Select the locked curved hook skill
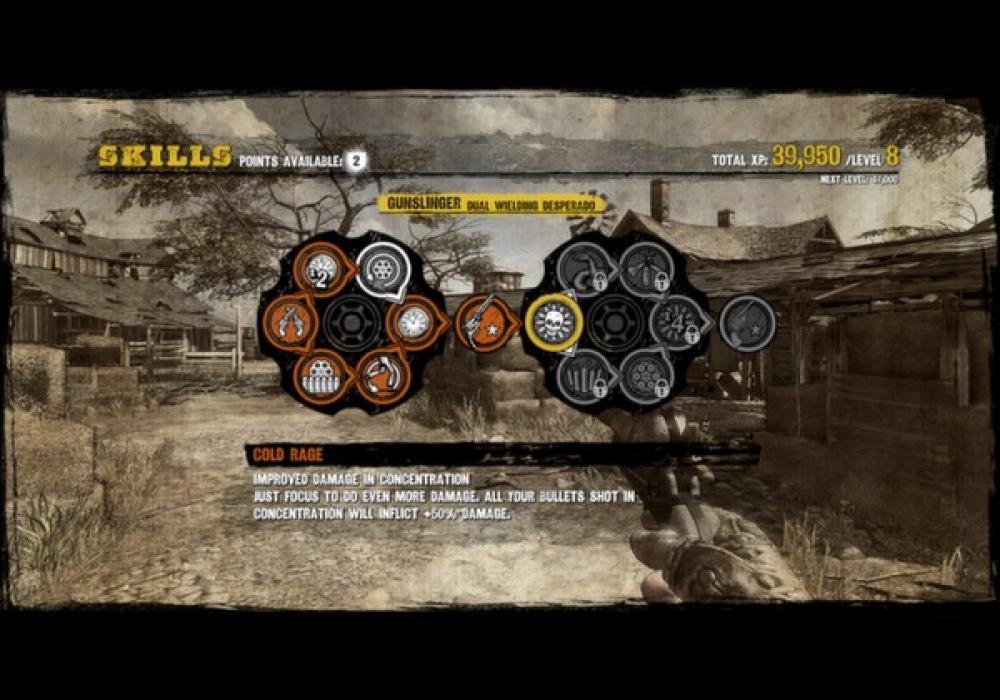This screenshot has width=1000, height=700. coord(585,268)
